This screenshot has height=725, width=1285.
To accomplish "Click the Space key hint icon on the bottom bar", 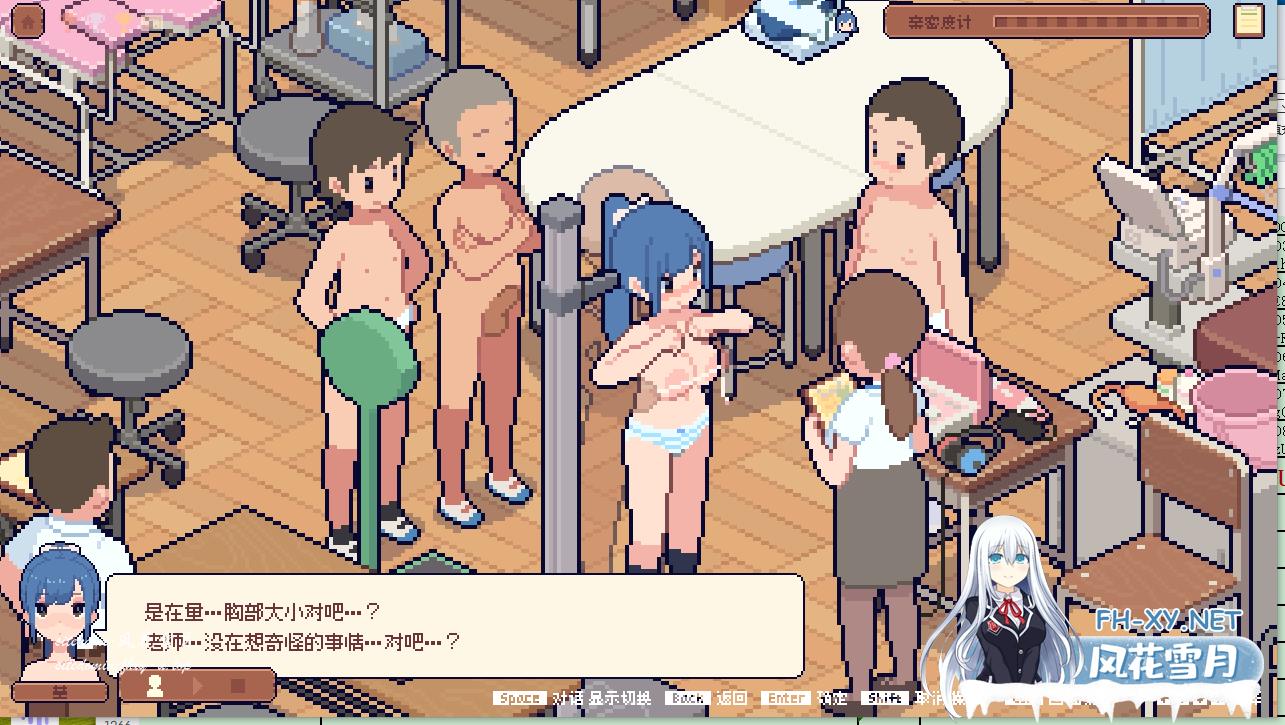I will (520, 699).
